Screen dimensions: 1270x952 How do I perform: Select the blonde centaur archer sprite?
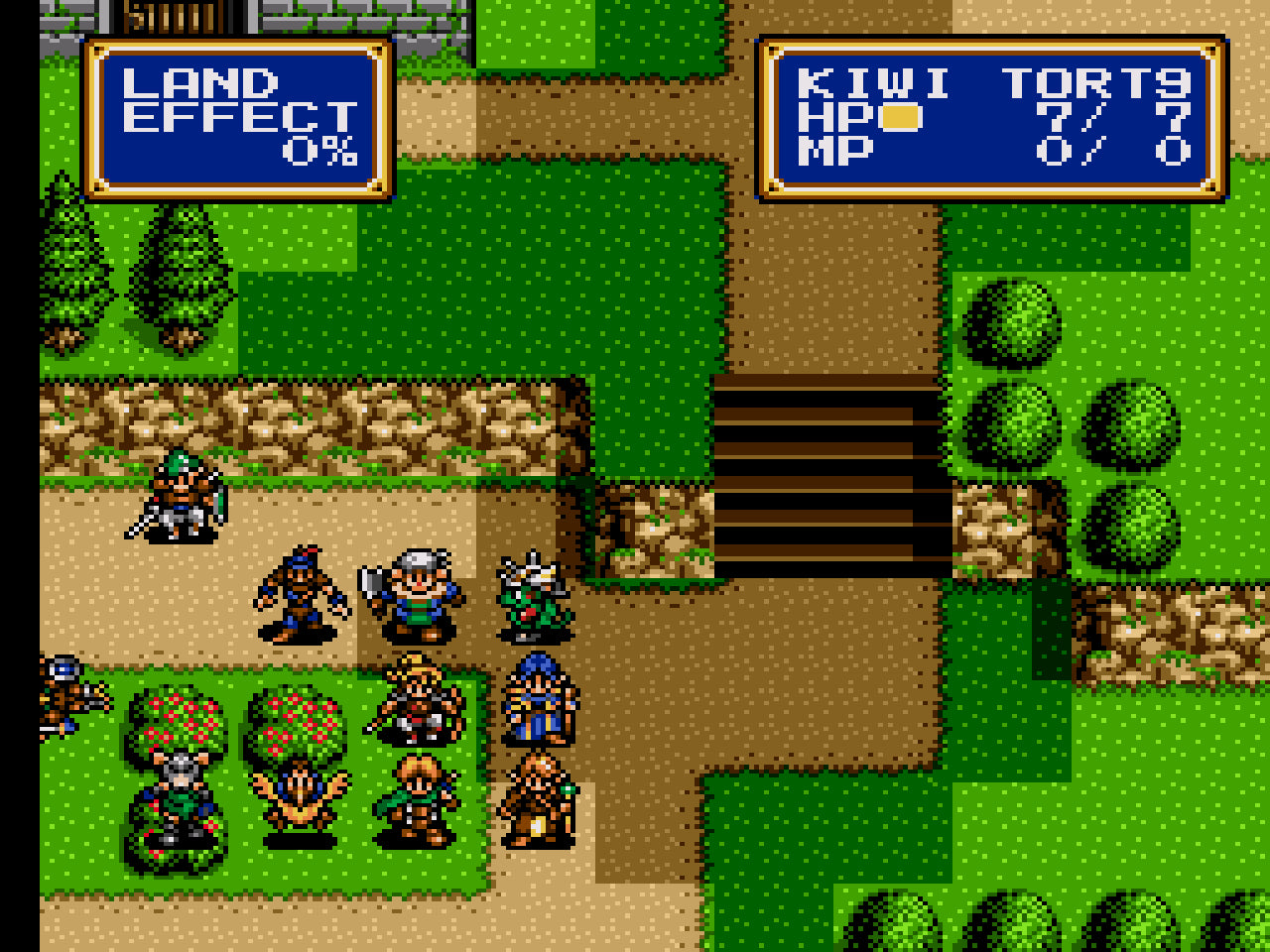417,706
